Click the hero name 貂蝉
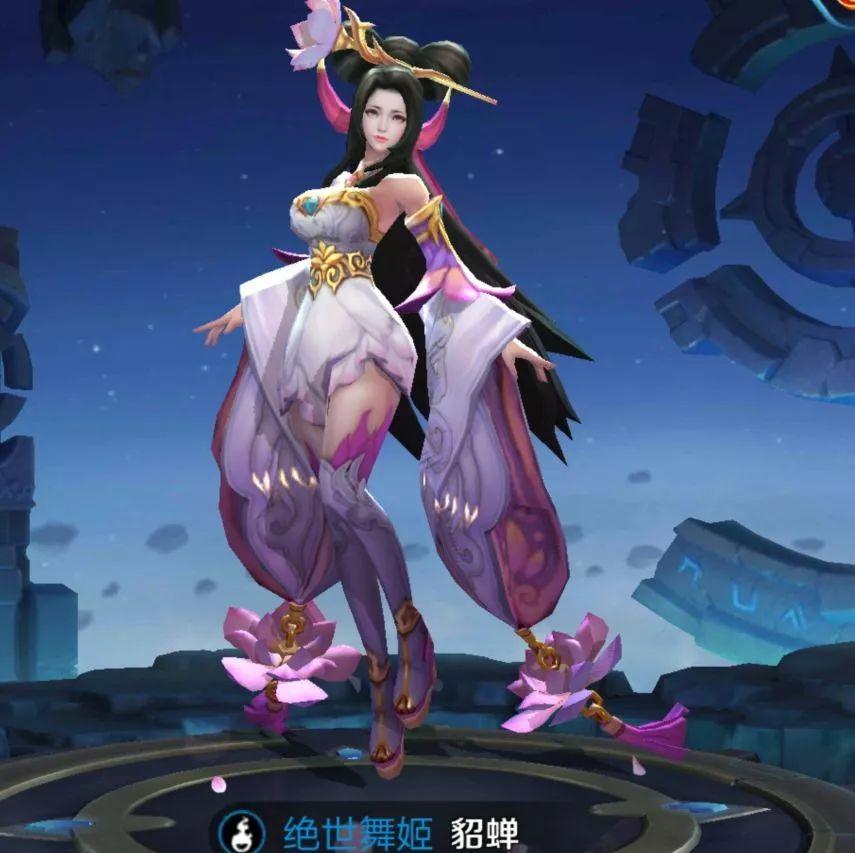The height and width of the screenshot is (853, 855). coord(485,833)
